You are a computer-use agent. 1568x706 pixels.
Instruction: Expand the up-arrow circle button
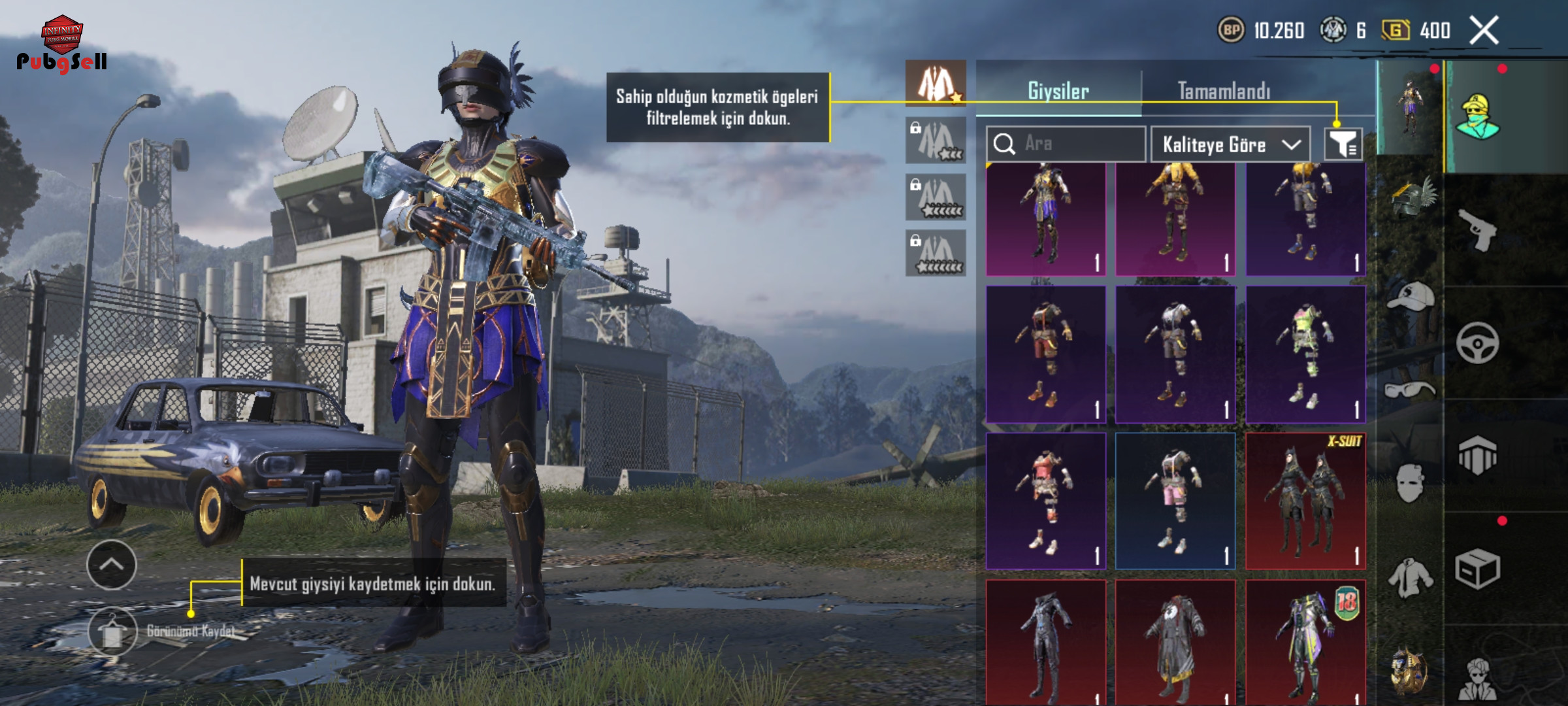(112, 565)
